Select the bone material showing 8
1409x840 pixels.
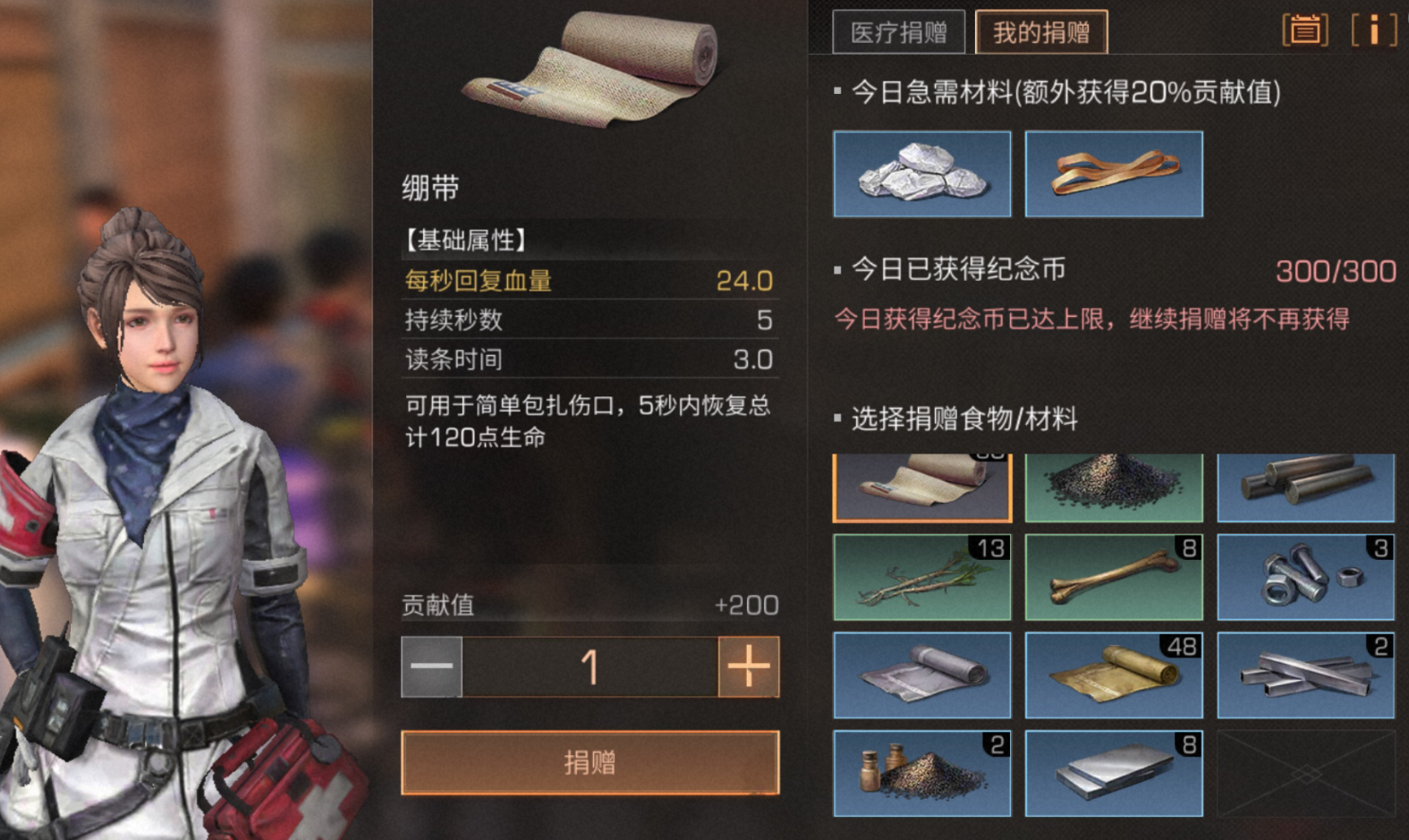[1113, 577]
